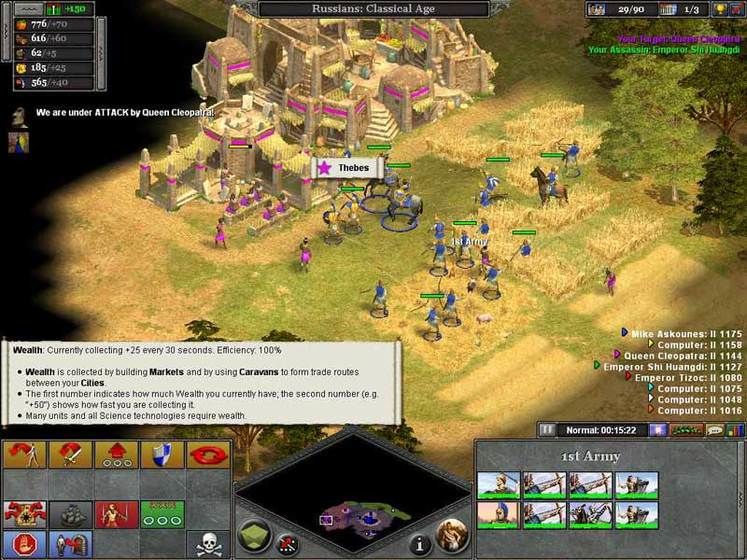
Task: Open the Russians: Classical Age title panel
Action: (374, 9)
